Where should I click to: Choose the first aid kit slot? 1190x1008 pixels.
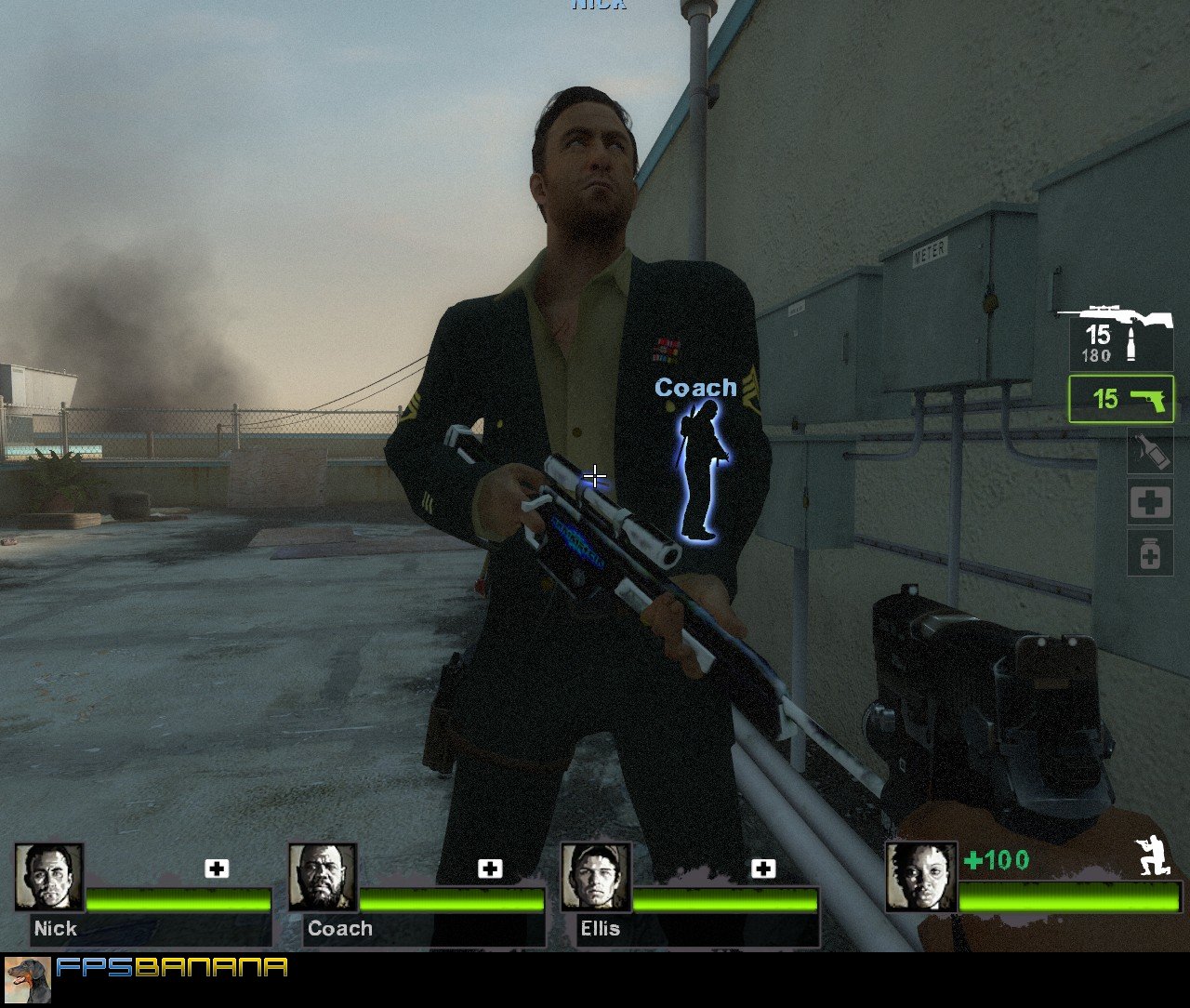pyautogui.click(x=1150, y=503)
